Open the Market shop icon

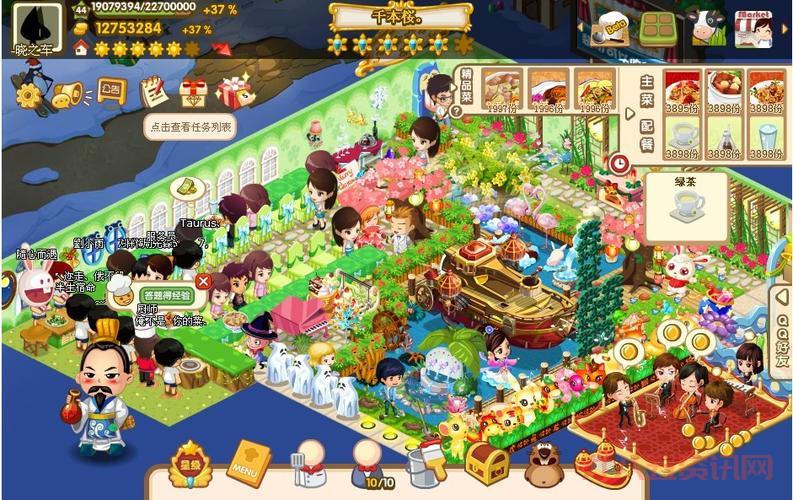coord(752,28)
